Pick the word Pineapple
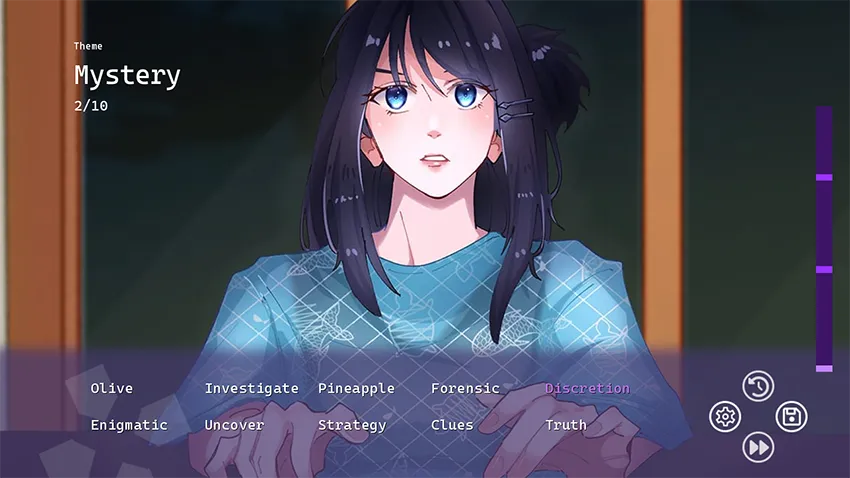The width and height of the screenshot is (850, 478). (x=356, y=388)
